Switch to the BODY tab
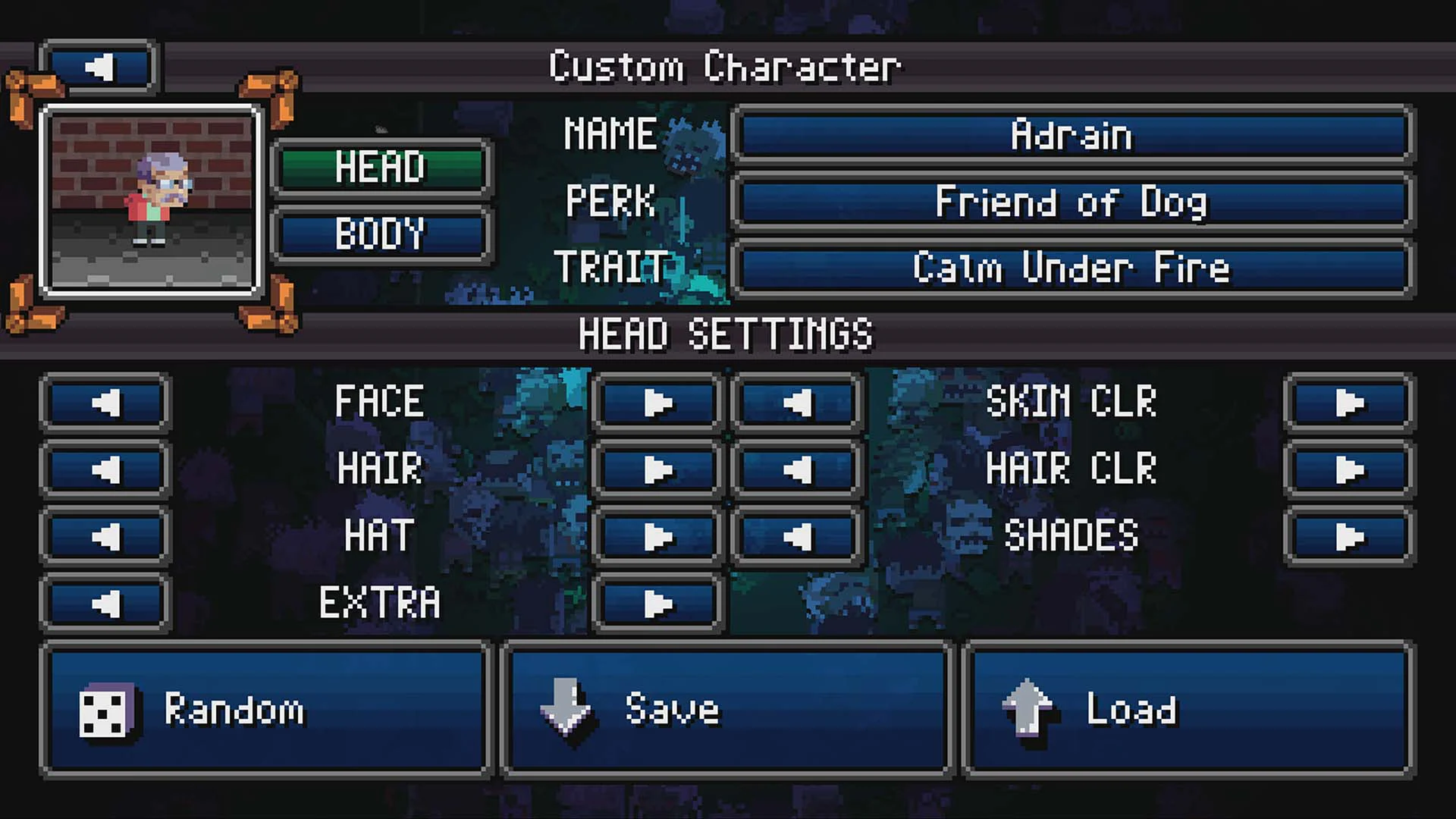Image resolution: width=1456 pixels, height=819 pixels. pos(381,234)
